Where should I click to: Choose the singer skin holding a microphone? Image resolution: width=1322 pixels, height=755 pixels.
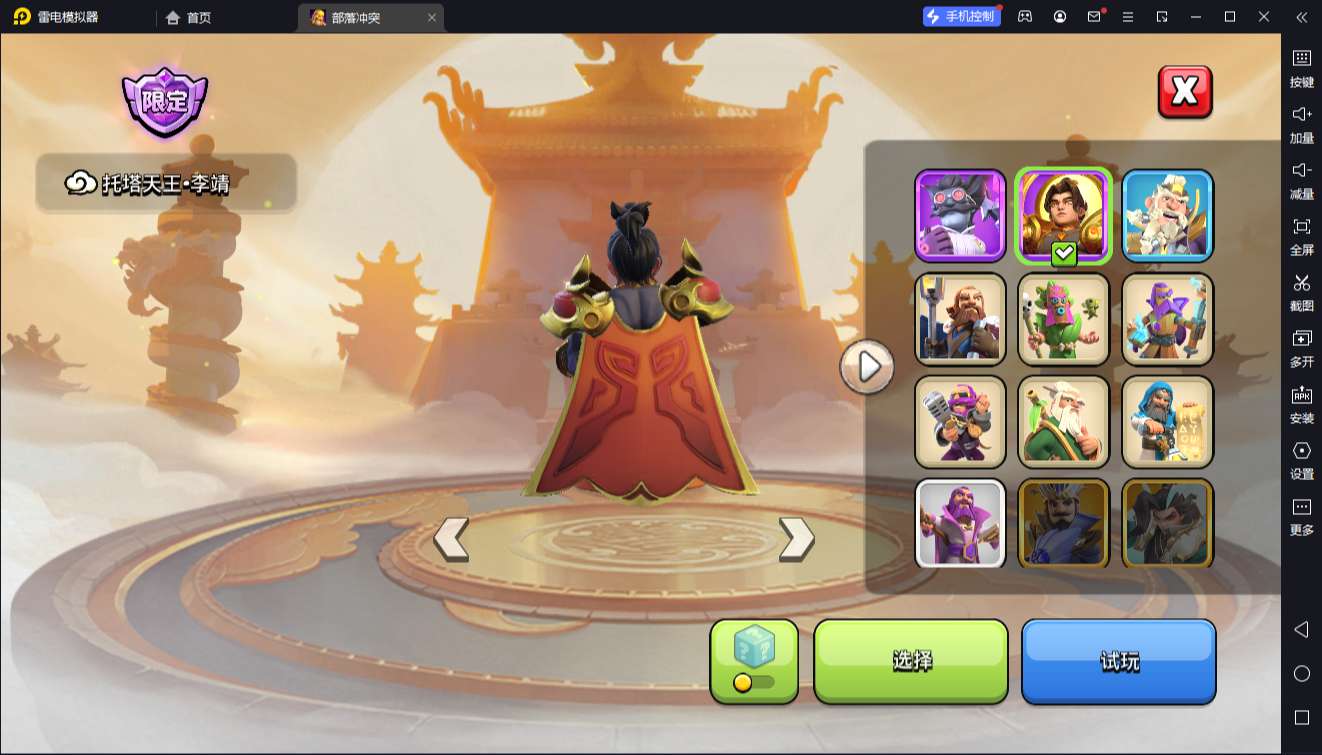coord(960,422)
